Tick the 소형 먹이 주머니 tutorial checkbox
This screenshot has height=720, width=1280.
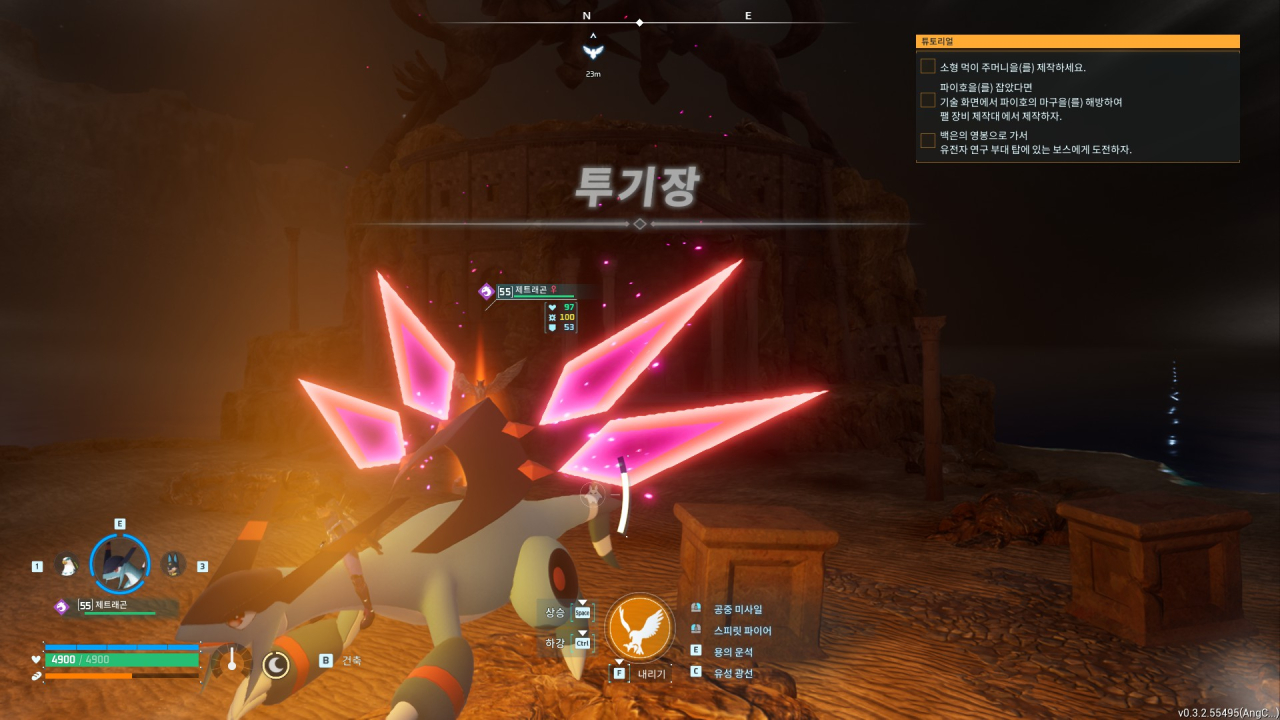(x=928, y=67)
